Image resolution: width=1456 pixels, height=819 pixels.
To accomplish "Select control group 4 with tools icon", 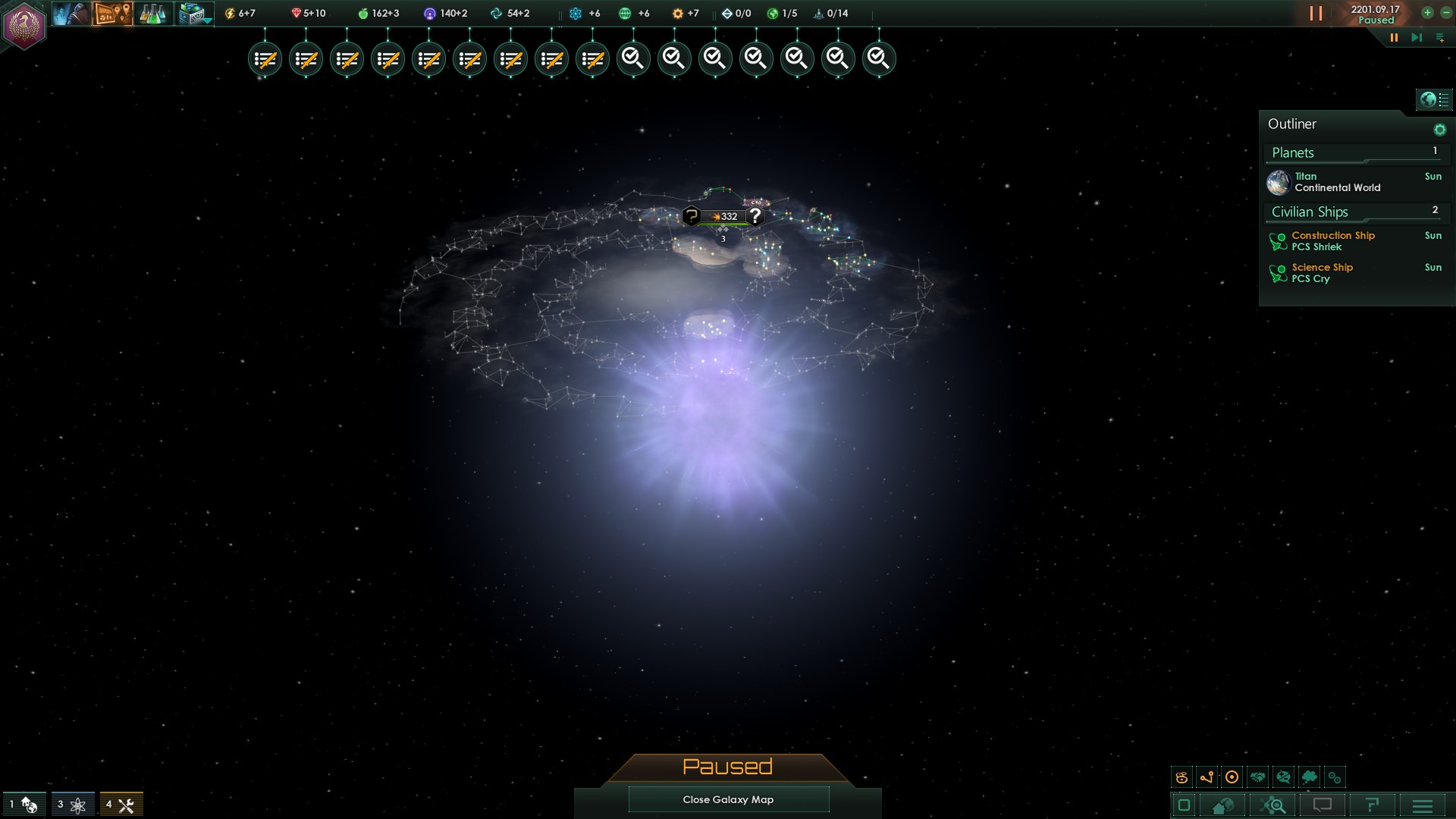I will click(x=121, y=805).
